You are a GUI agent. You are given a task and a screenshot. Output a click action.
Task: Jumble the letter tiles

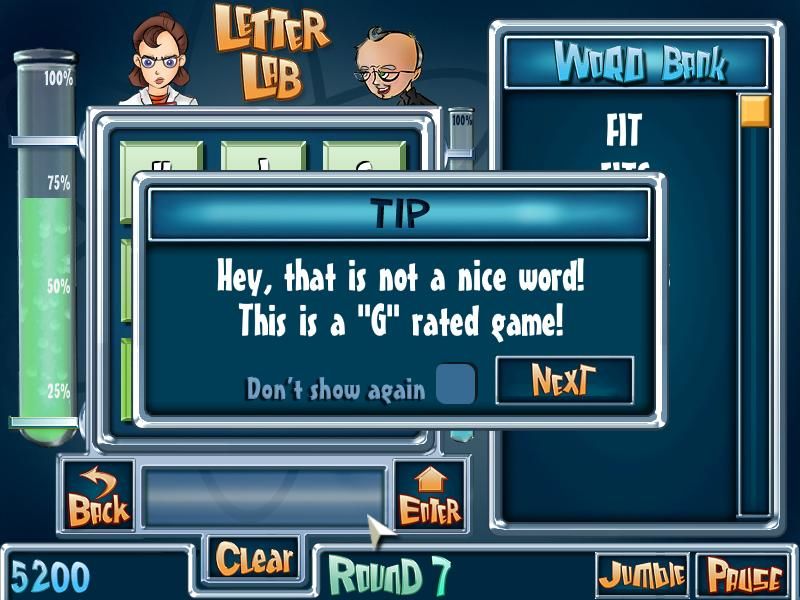point(642,575)
